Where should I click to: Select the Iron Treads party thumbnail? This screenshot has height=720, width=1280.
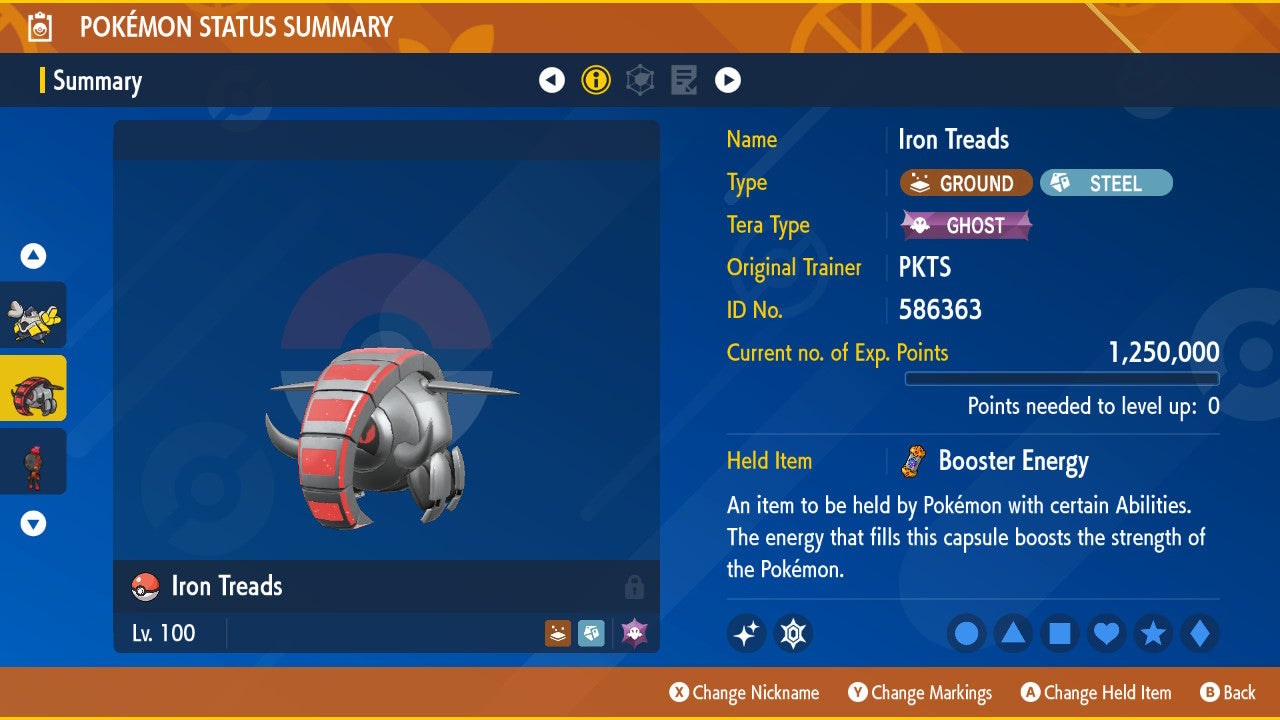coord(34,388)
